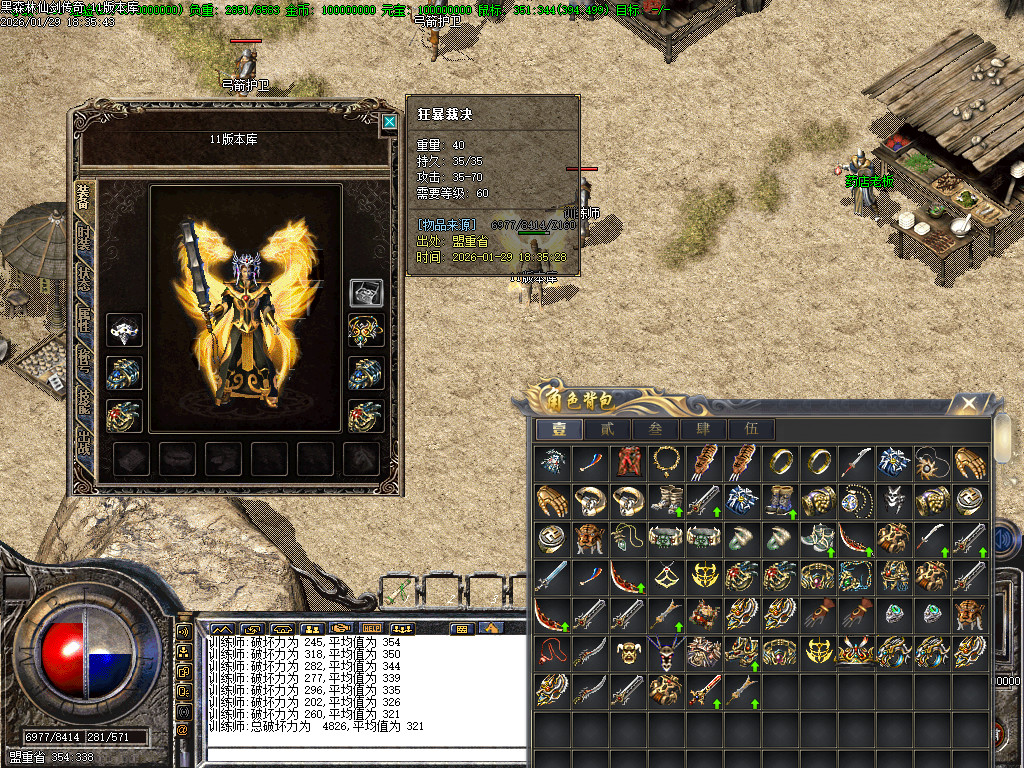Use the scroll item in hotbar slot 1
The width and height of the screenshot is (1024, 768).
coord(397,589)
